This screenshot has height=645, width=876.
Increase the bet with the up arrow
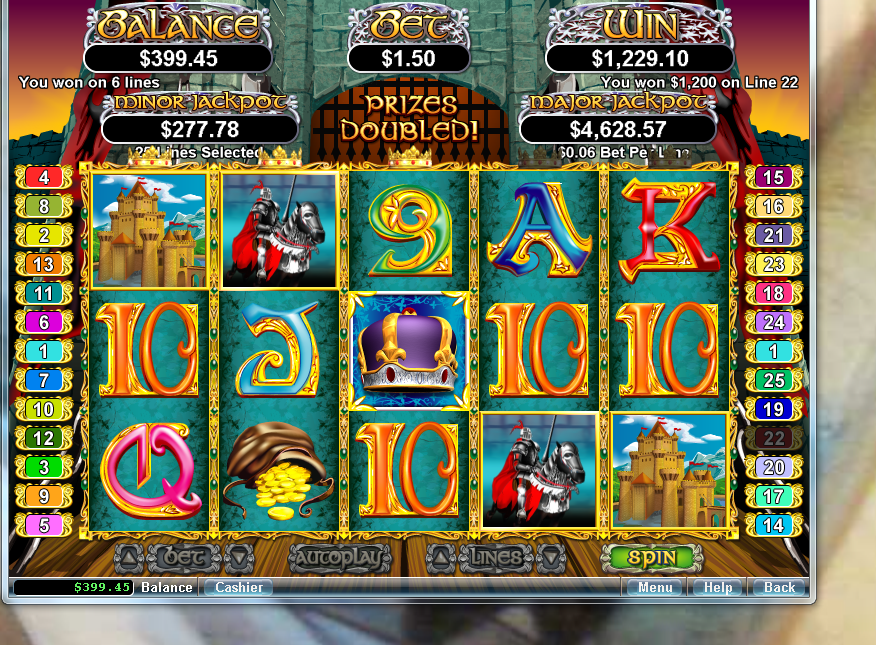(x=129, y=557)
